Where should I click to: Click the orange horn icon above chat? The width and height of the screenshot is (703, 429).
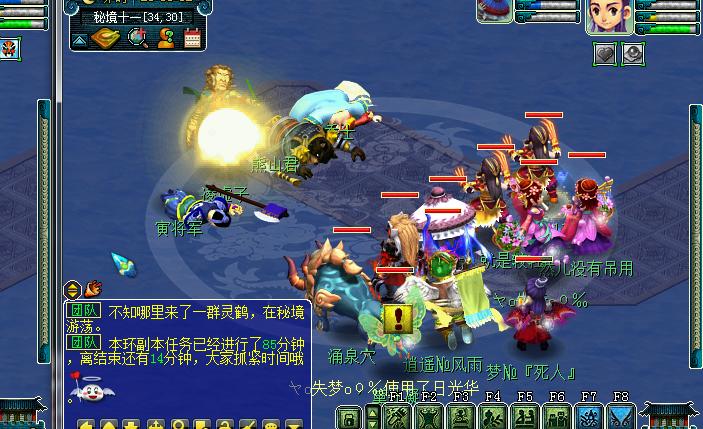(95, 288)
